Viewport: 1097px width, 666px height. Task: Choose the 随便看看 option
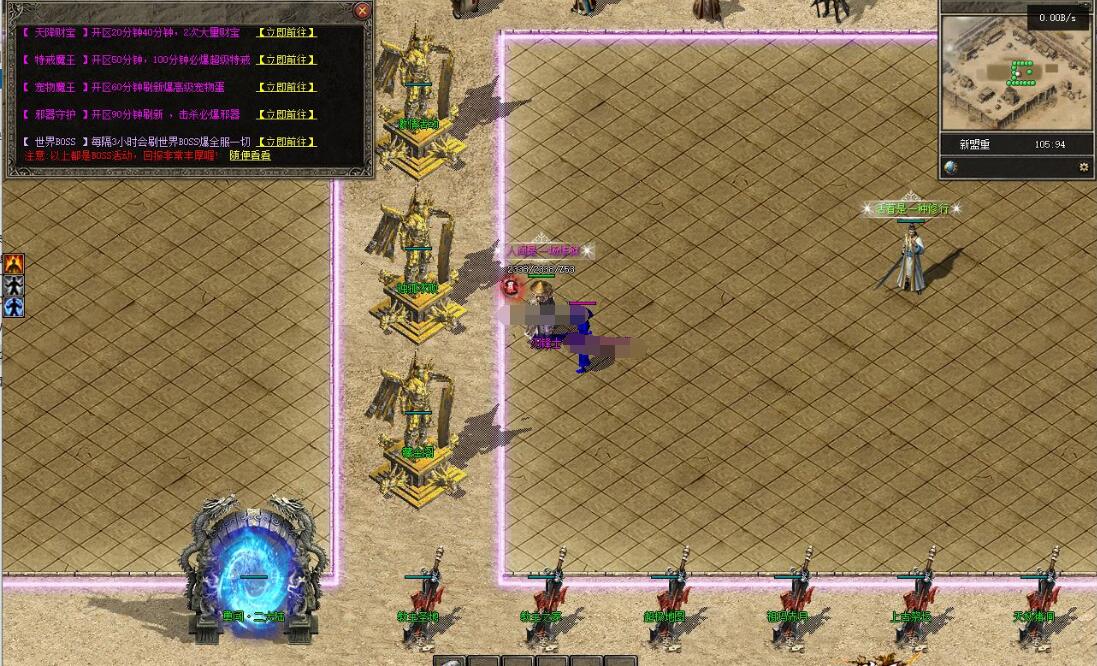point(250,156)
